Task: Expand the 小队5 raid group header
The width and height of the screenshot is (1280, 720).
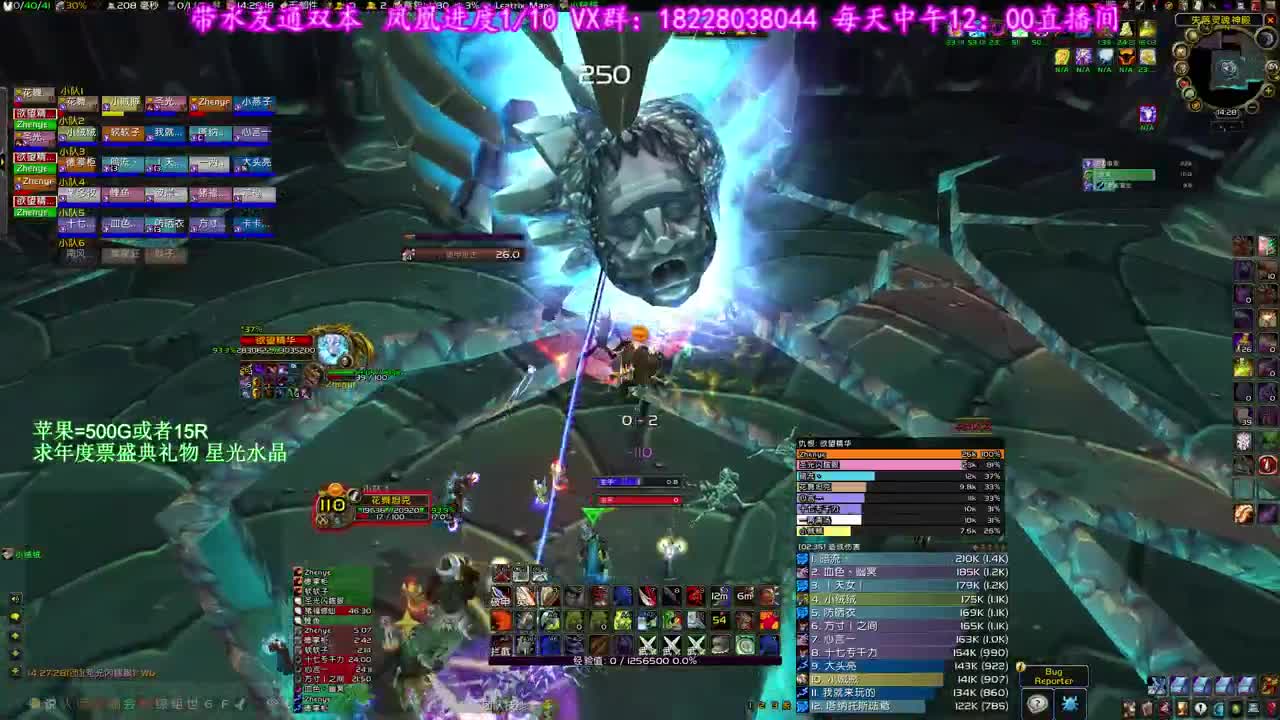Action: pyautogui.click(x=72, y=213)
